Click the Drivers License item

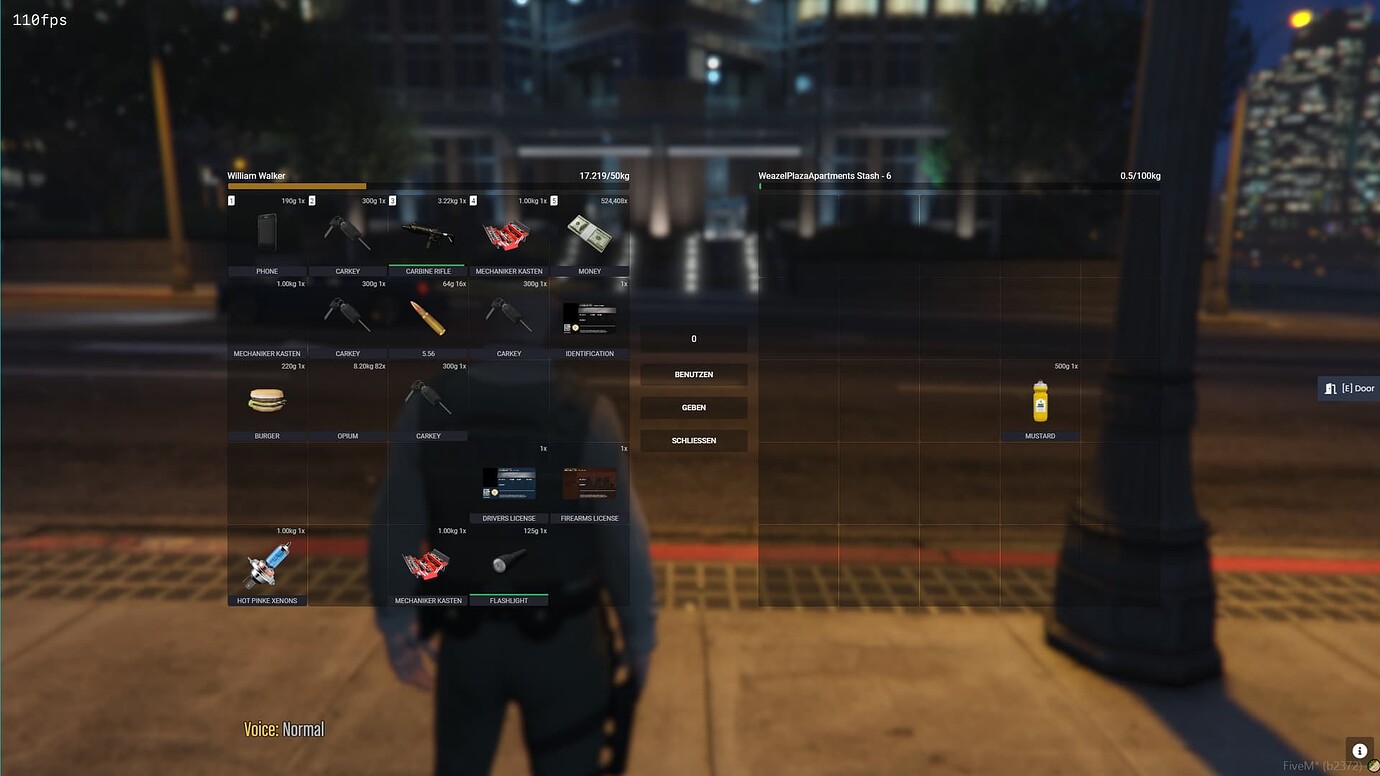509,483
